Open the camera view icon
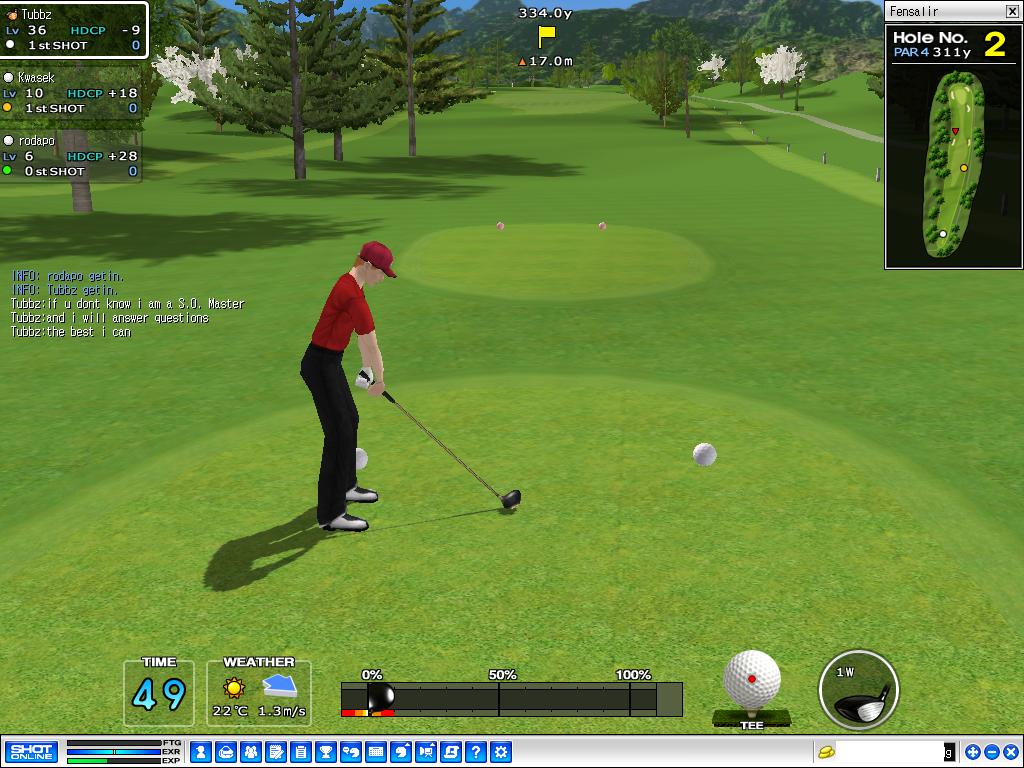The image size is (1024, 768). click(x=426, y=751)
